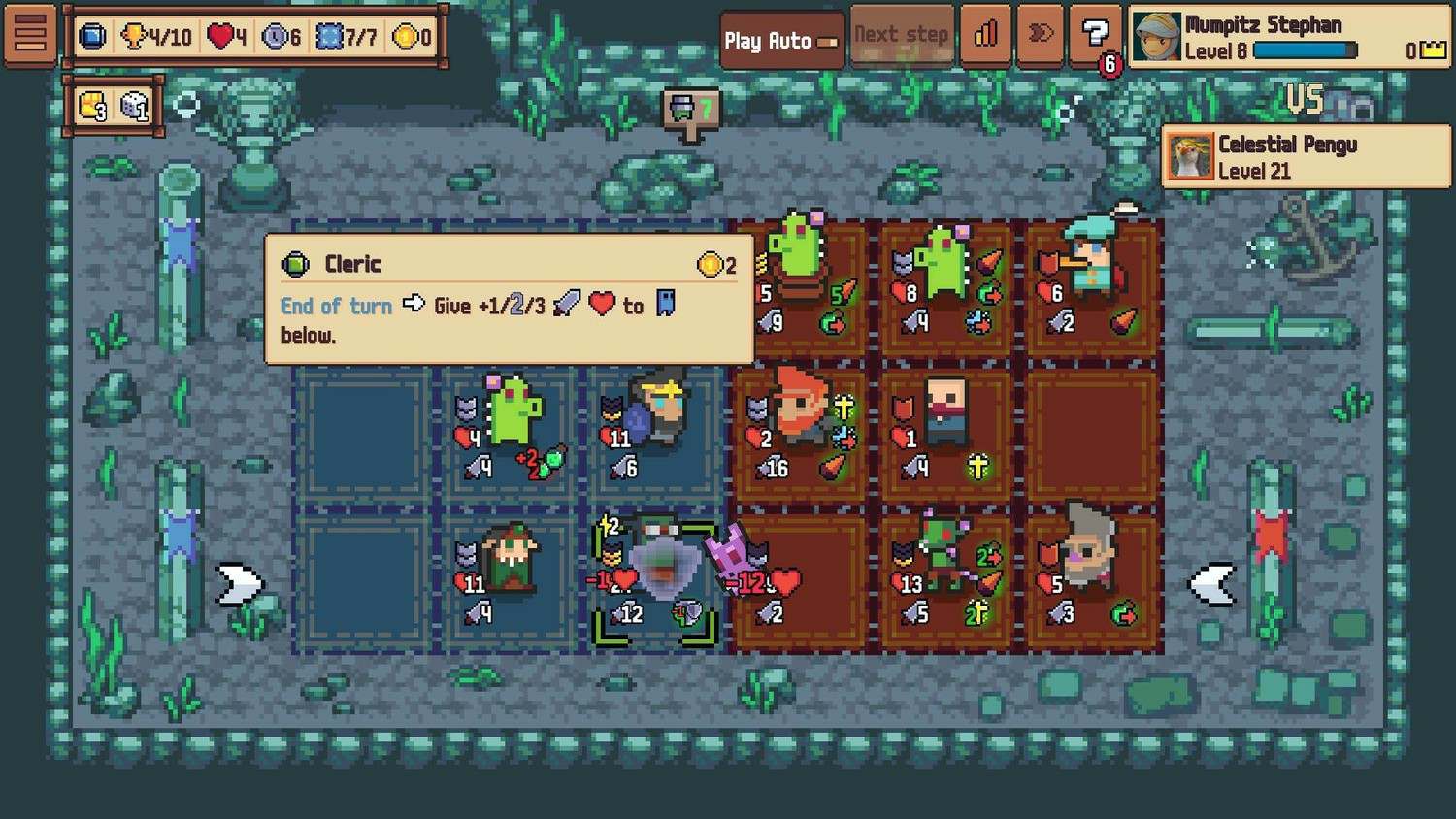Click the fast-forward speed button

tap(1040, 36)
